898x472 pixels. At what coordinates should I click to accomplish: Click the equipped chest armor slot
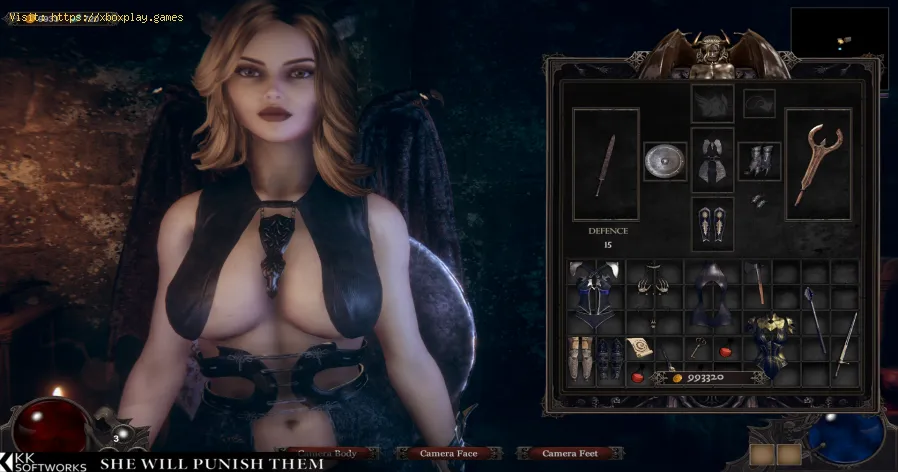click(712, 160)
